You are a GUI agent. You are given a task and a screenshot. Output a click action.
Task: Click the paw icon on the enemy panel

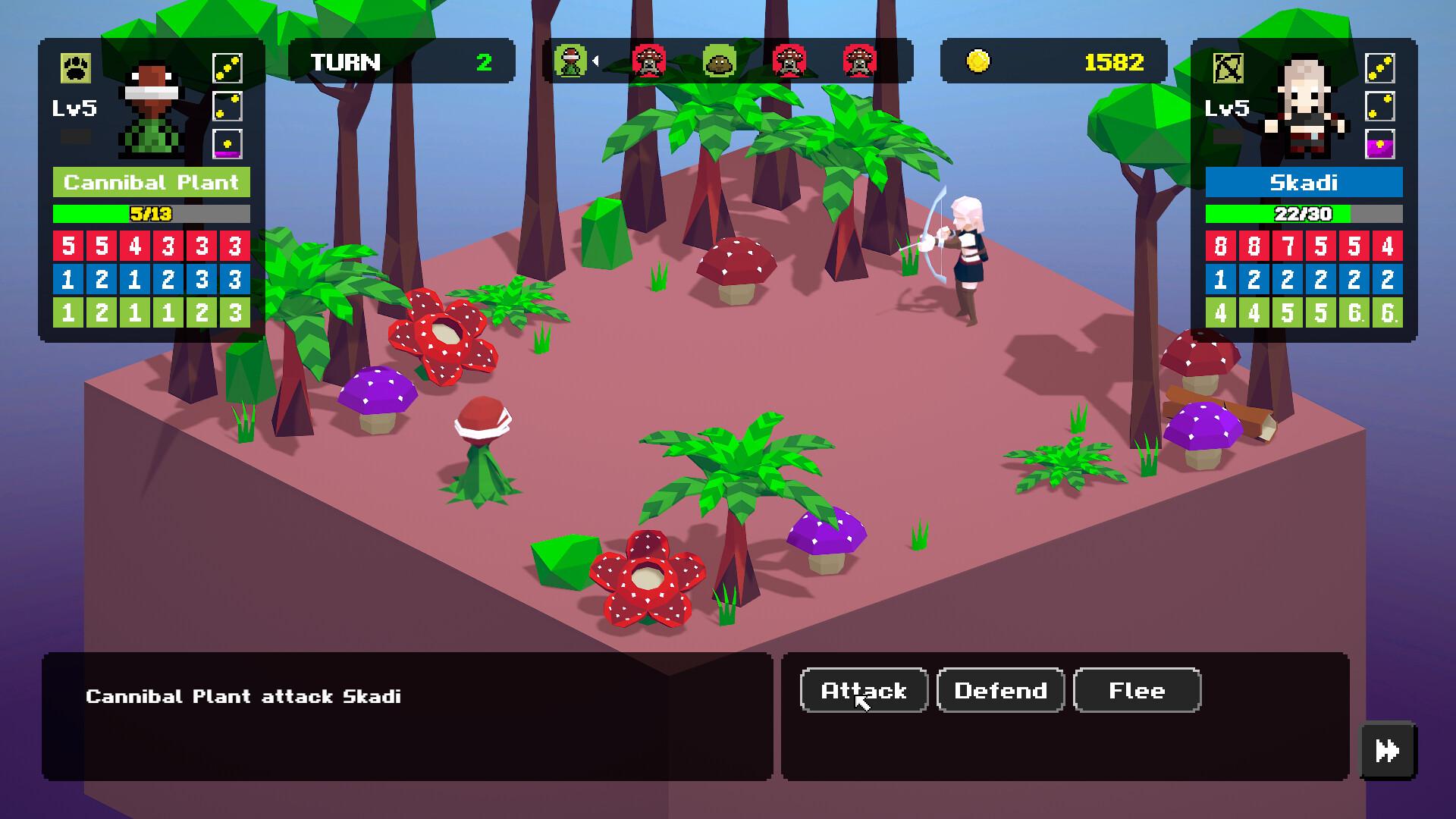click(76, 69)
